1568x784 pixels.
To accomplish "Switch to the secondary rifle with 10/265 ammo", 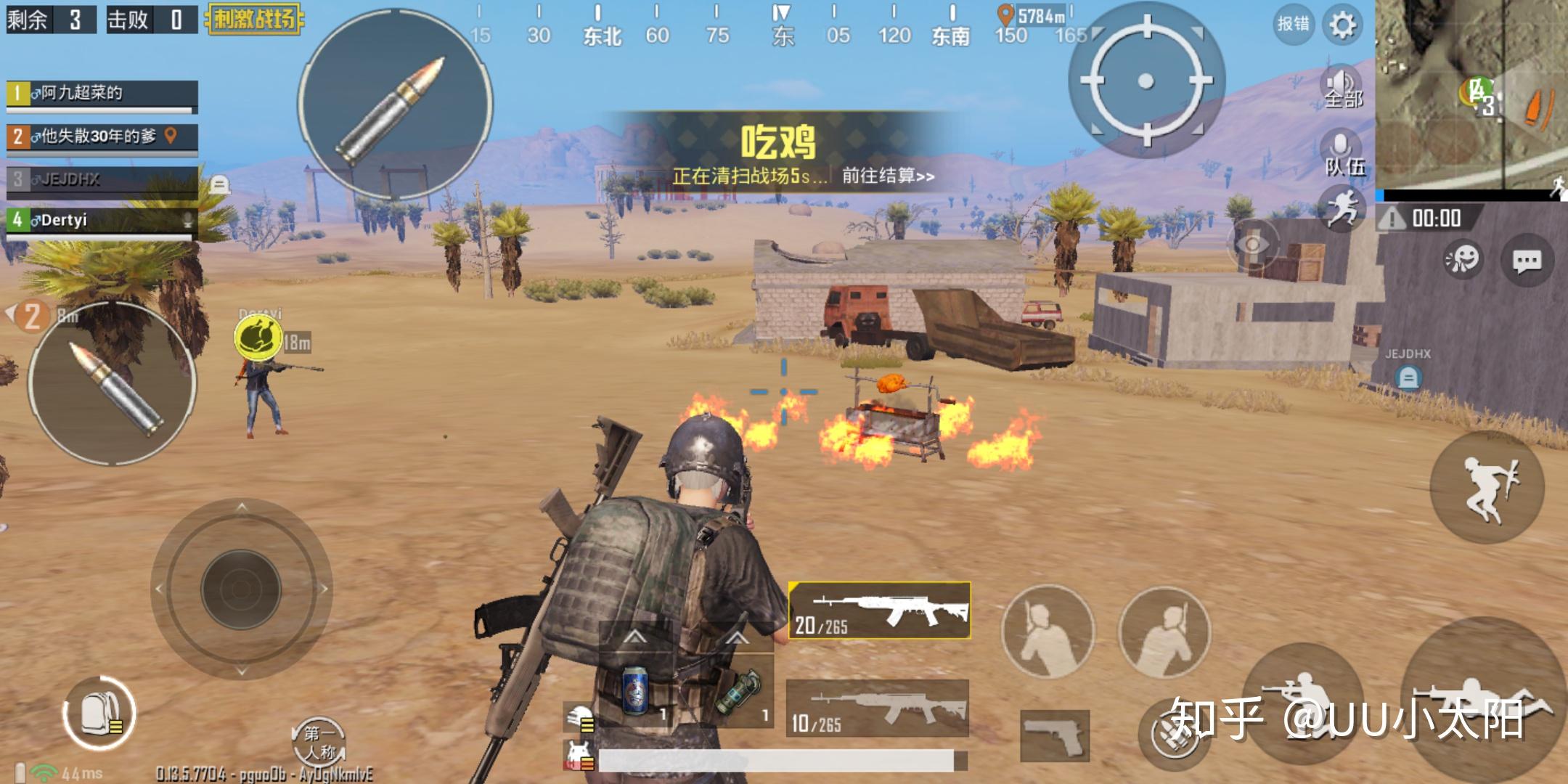I will [x=877, y=708].
